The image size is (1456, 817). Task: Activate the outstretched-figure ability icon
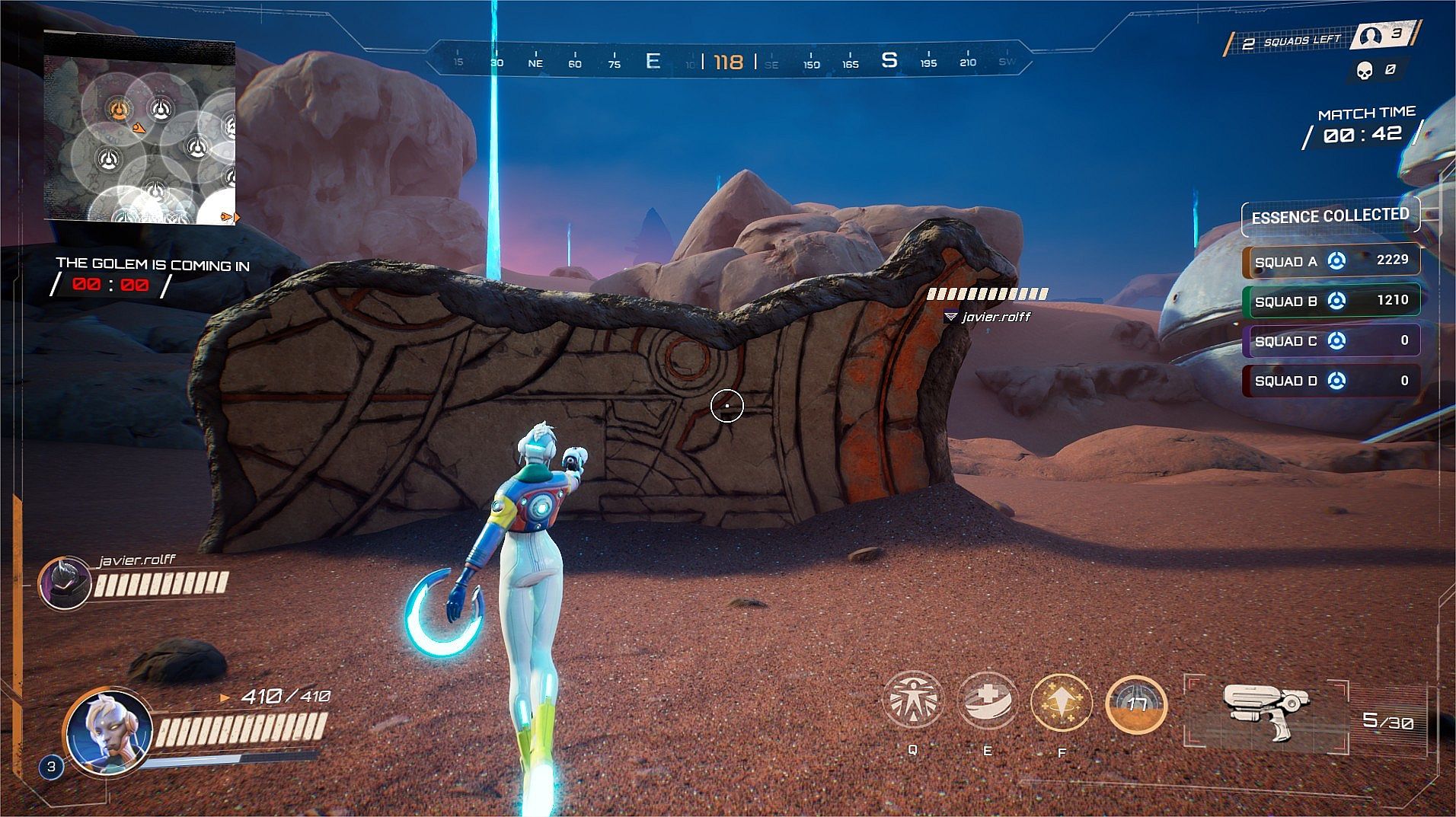[x=912, y=701]
